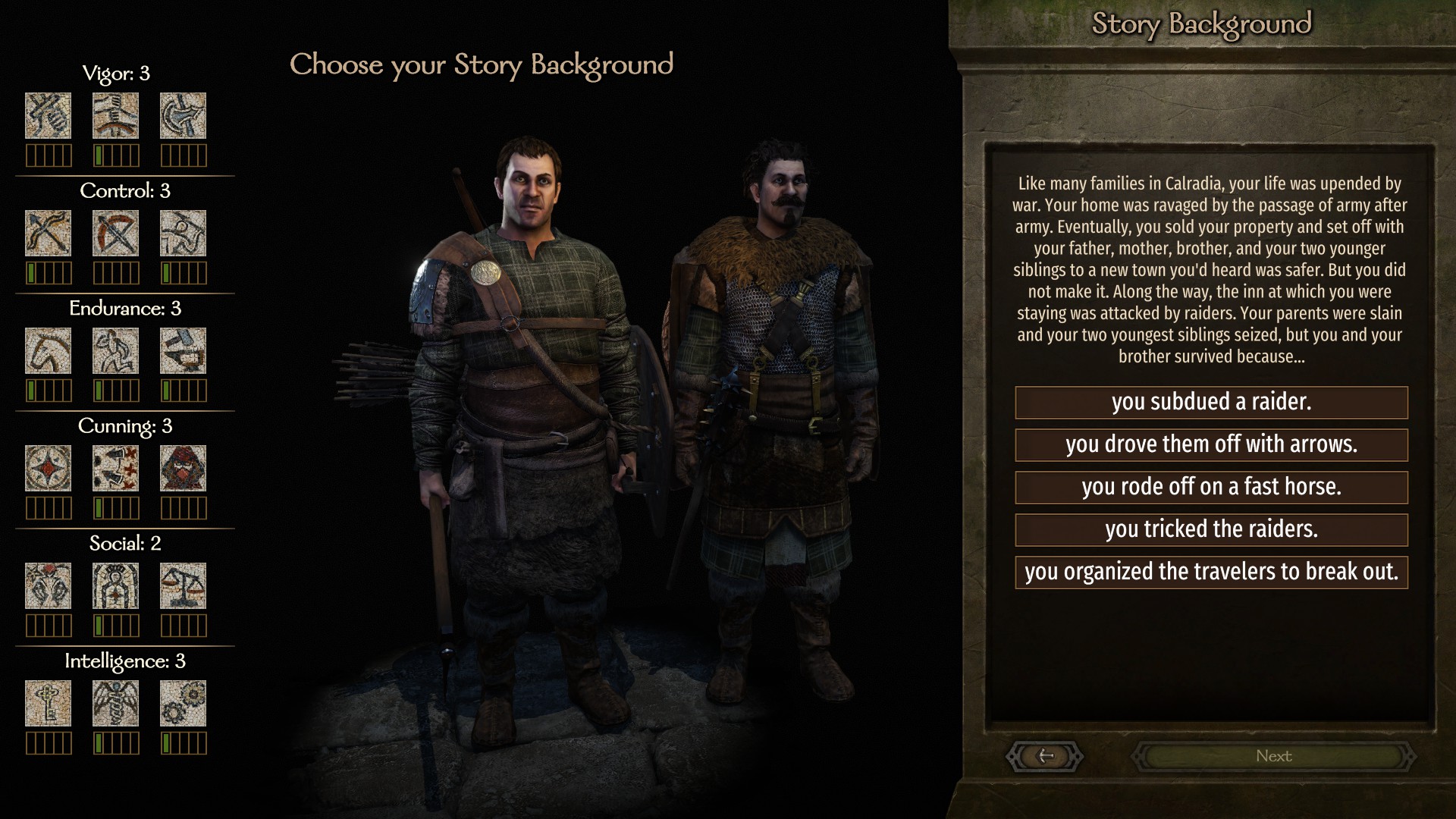Screen dimensions: 1456x819
Task: Select "you drove them off with arrows."
Action: click(x=1211, y=444)
